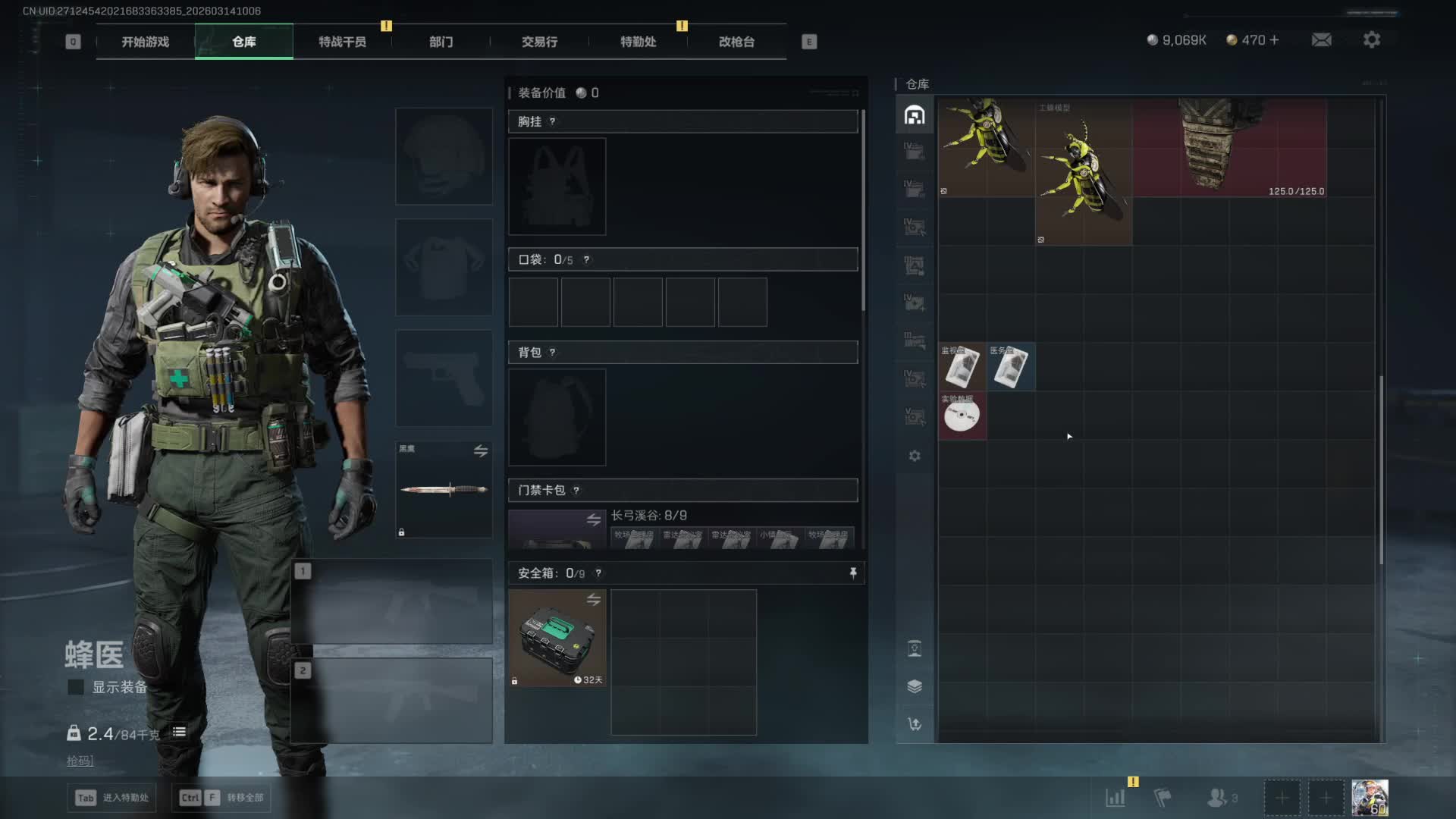
Task: Open the carry-weight details list icon
Action: pyautogui.click(x=179, y=732)
